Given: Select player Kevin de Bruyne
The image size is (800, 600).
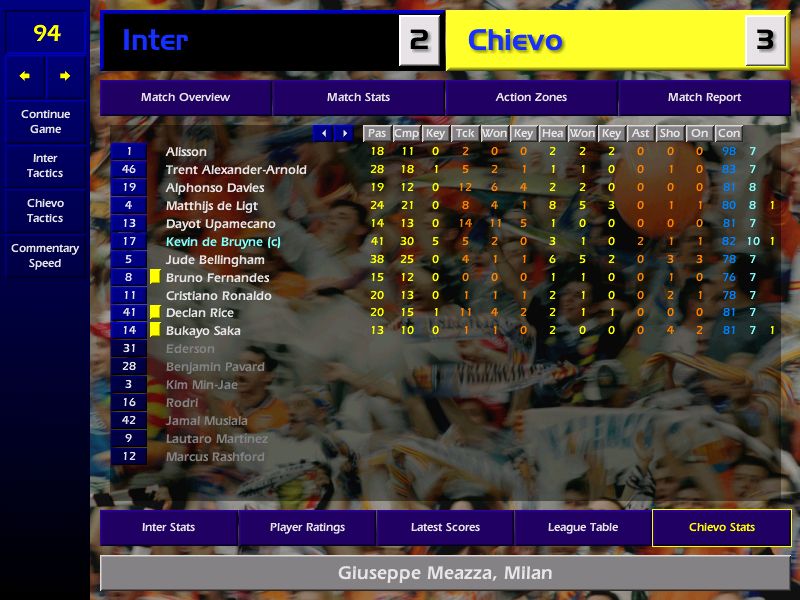Looking at the screenshot, I should click(223, 242).
